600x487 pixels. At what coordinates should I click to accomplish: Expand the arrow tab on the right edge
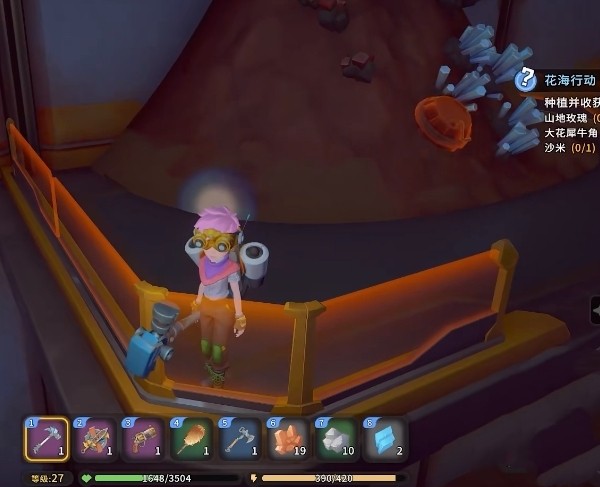click(x=595, y=312)
